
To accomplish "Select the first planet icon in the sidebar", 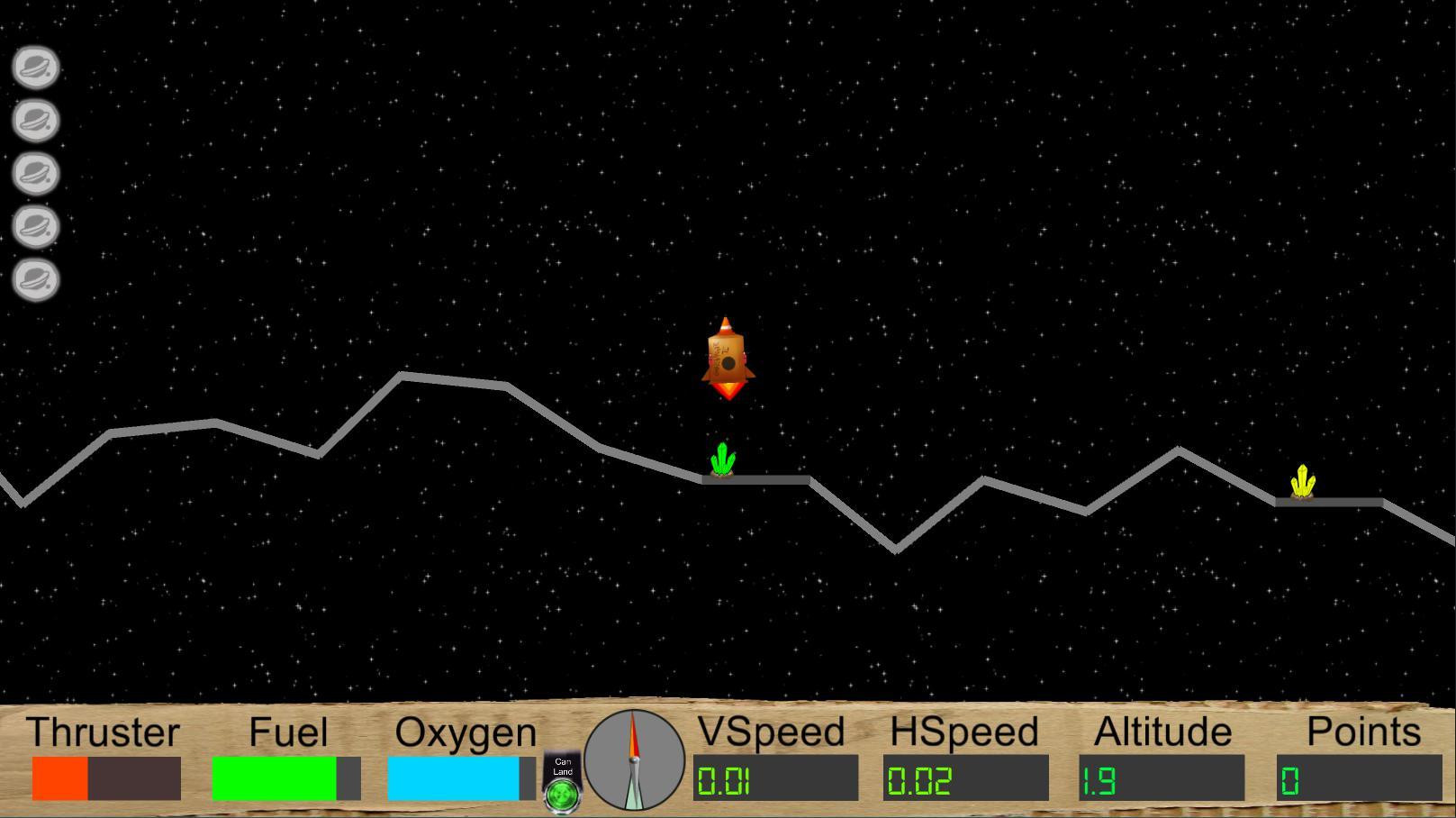I will coord(35,67).
